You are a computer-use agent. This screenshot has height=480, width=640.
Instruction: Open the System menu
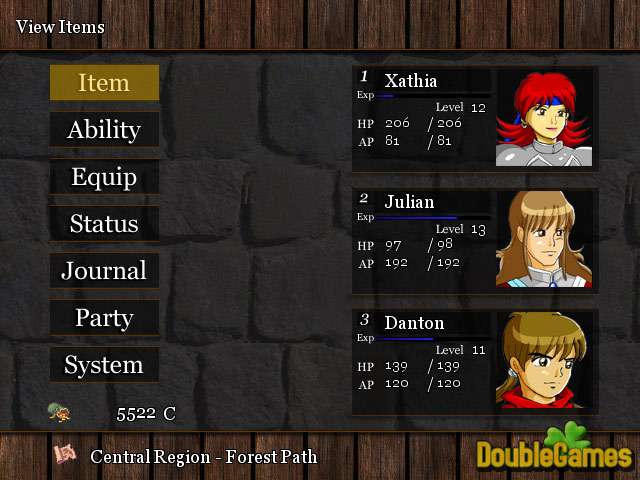coord(104,364)
